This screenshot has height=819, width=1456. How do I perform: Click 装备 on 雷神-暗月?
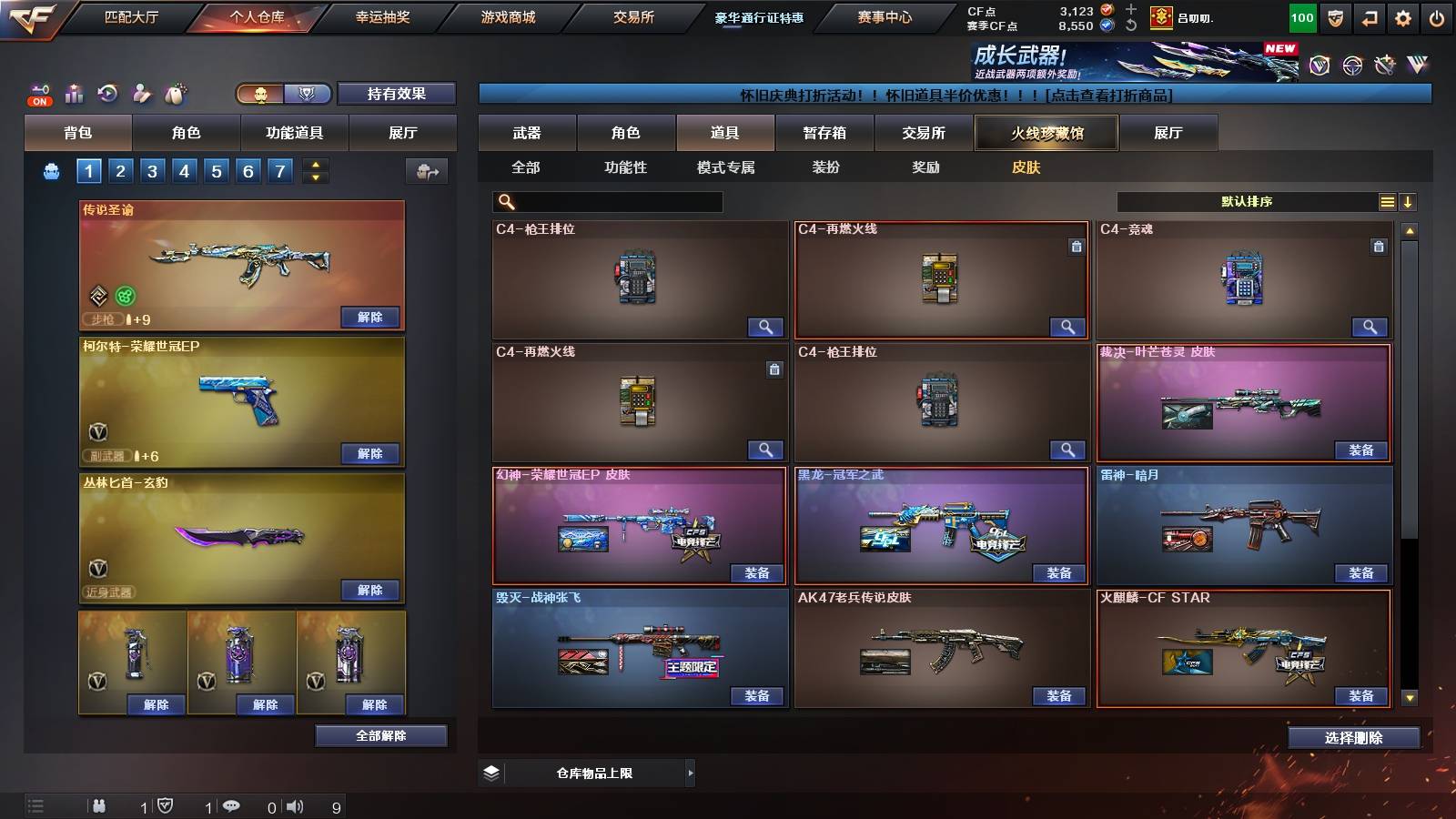pos(1359,573)
